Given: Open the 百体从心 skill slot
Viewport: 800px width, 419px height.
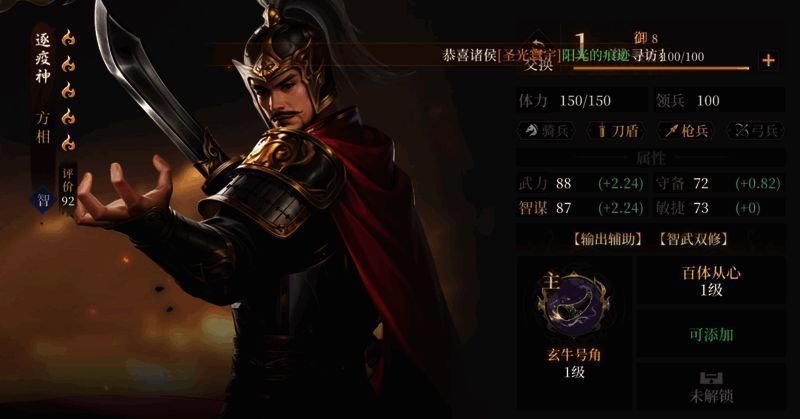Looking at the screenshot, I should [x=711, y=281].
